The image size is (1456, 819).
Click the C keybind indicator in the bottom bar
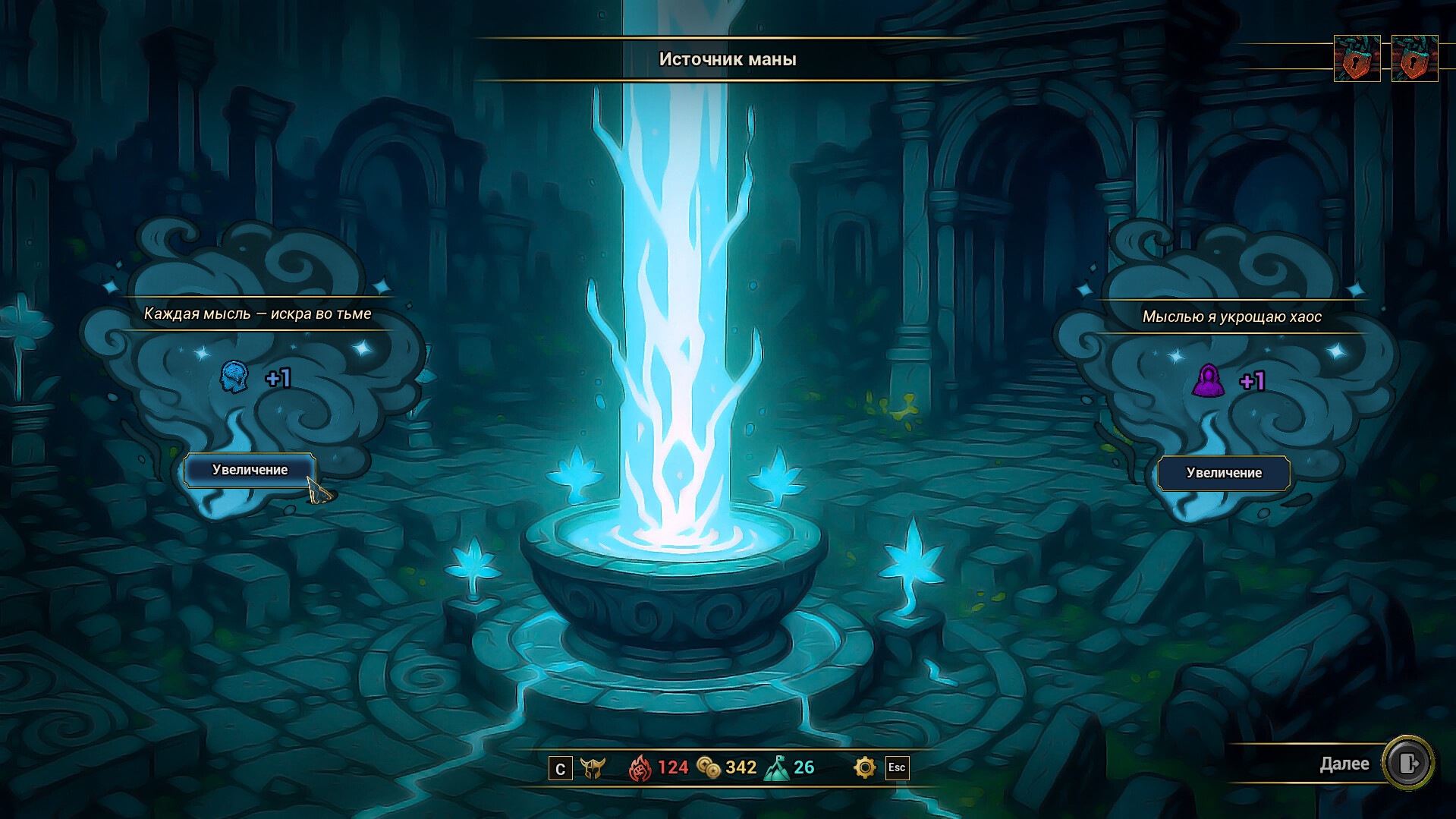560,768
